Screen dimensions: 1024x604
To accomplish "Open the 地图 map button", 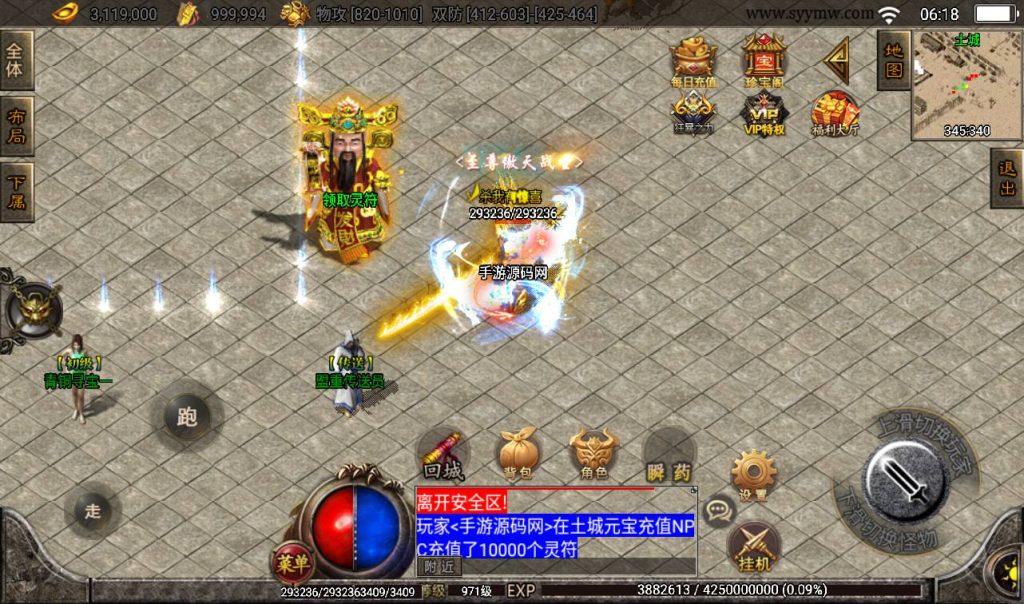I will click(x=893, y=59).
